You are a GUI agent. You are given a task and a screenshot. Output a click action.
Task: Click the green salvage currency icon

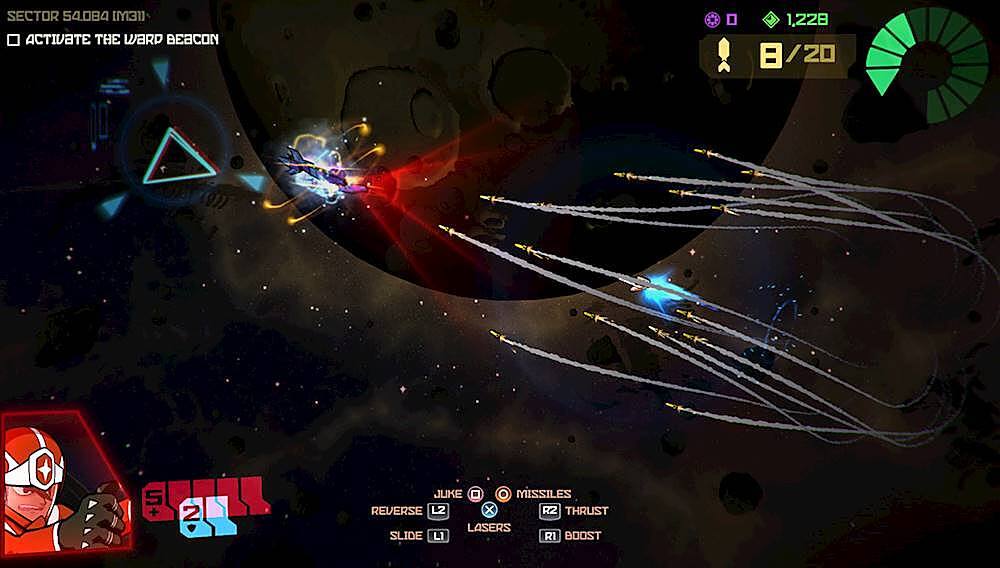tap(770, 19)
